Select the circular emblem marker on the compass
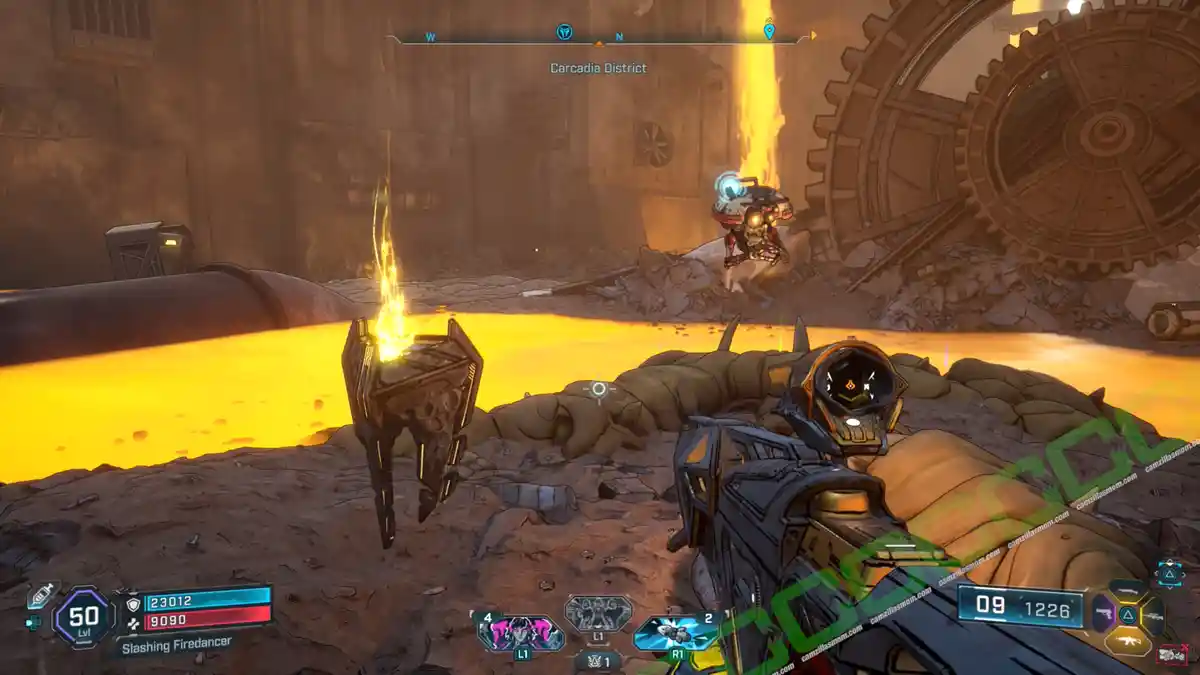This screenshot has height=675, width=1200. [x=564, y=32]
